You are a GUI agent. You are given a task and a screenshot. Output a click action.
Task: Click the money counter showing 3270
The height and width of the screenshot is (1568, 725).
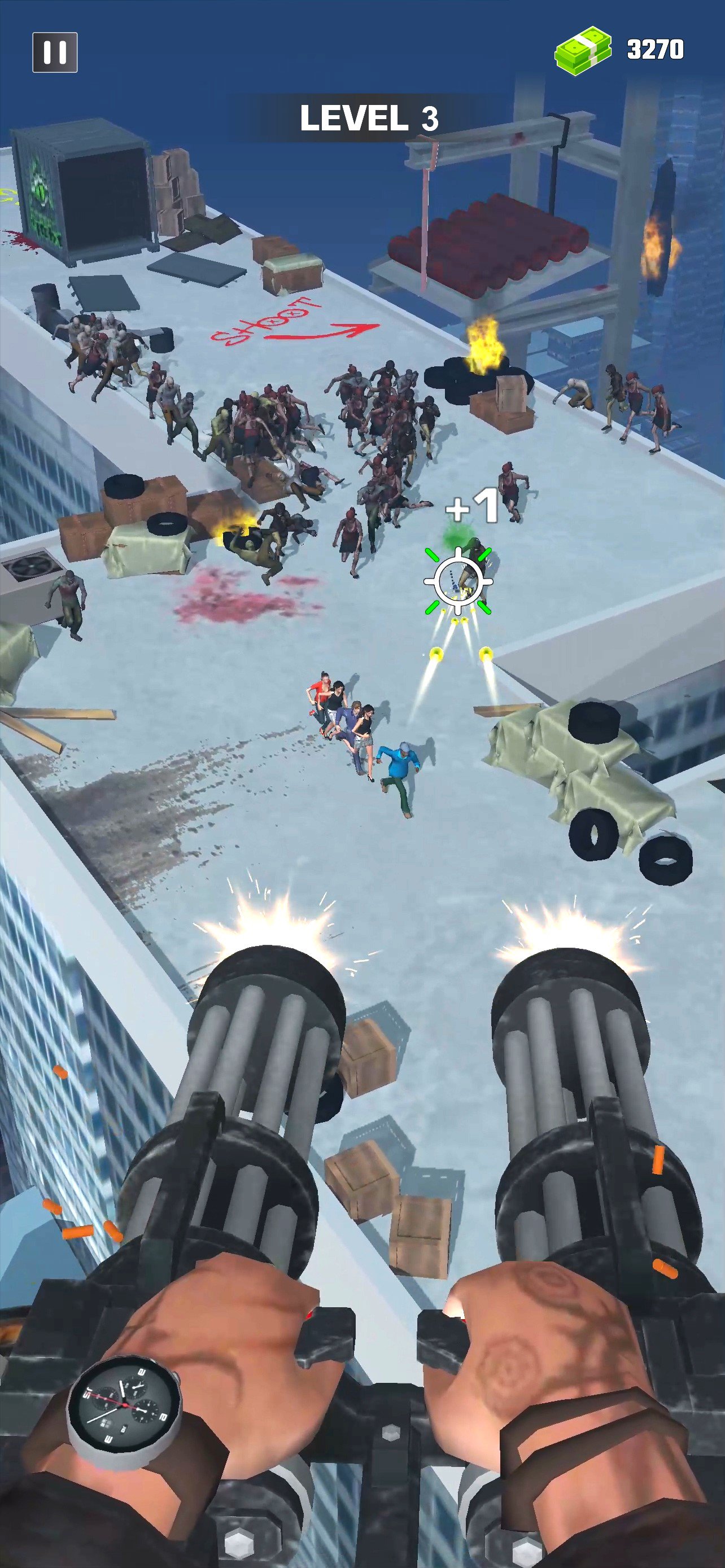[654, 49]
